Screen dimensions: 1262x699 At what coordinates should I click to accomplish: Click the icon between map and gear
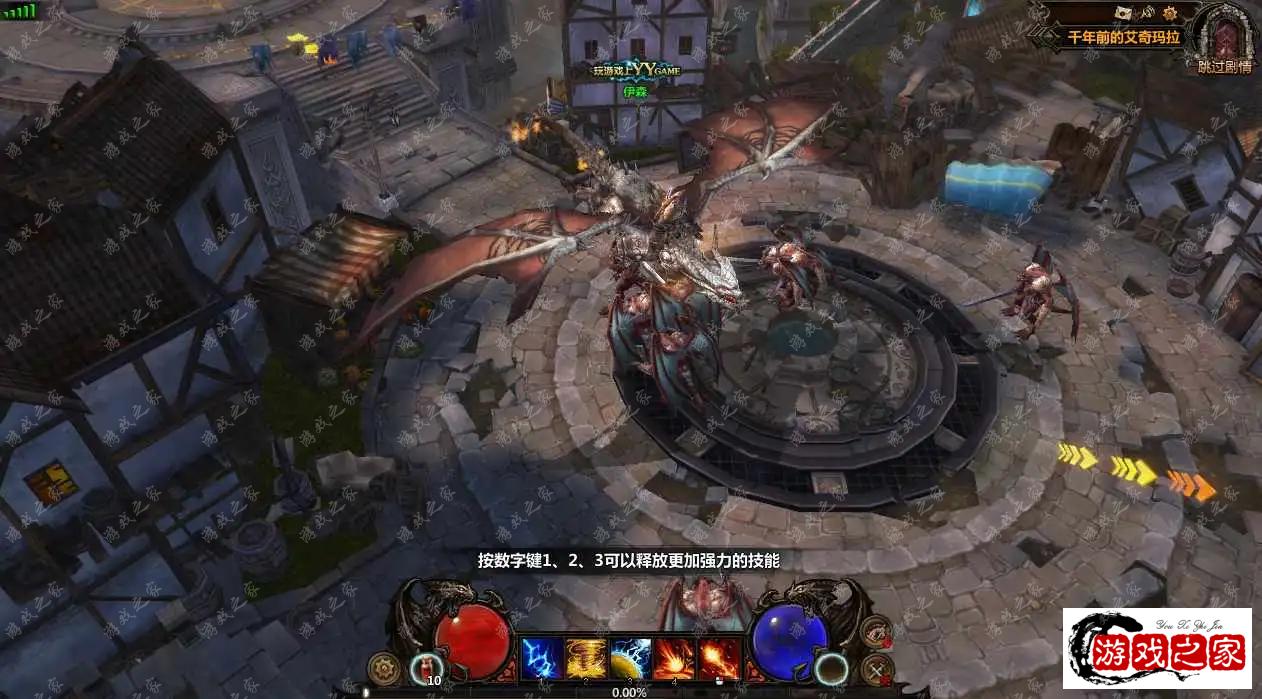tap(1148, 12)
